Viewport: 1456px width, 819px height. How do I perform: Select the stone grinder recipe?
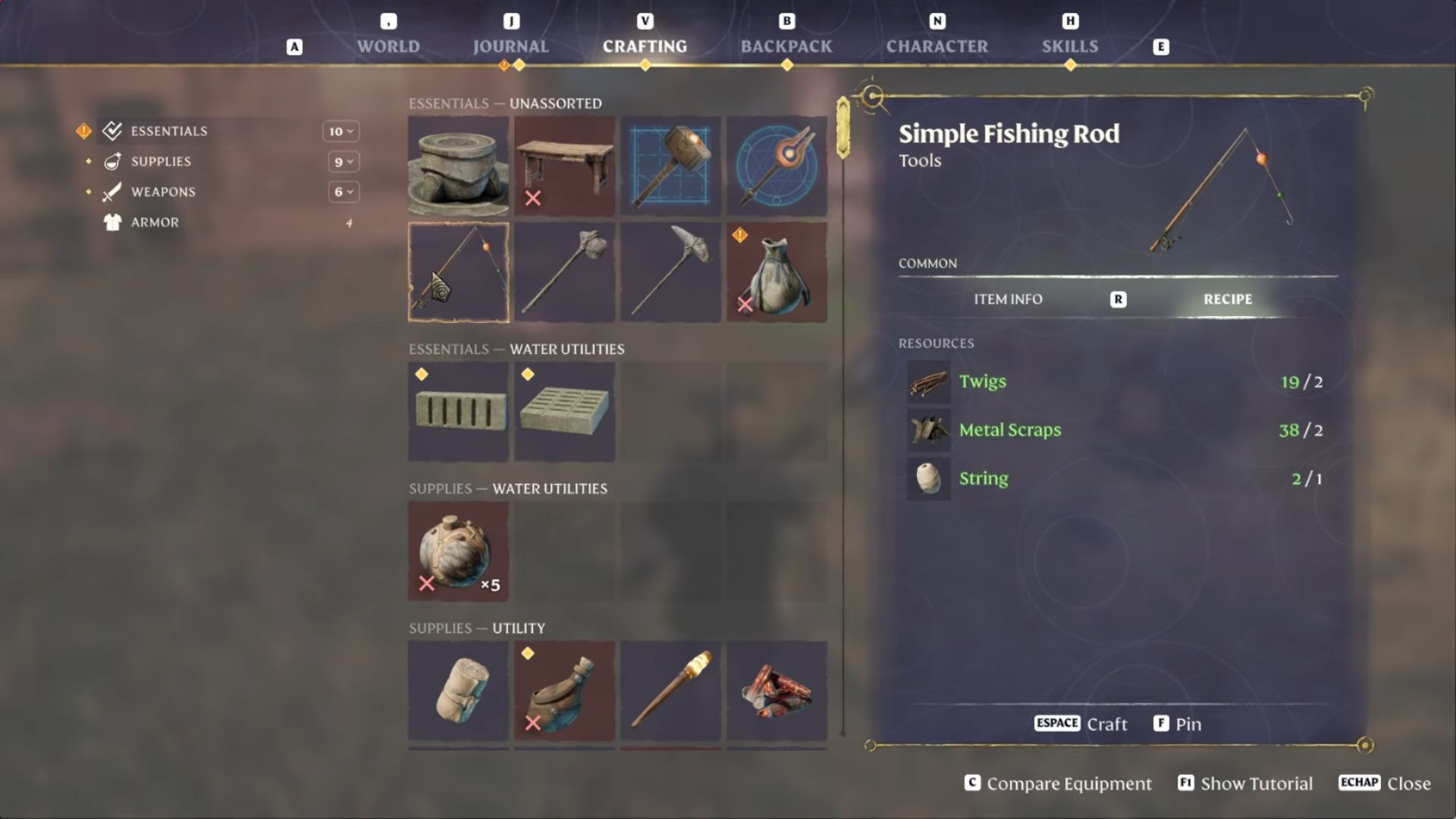pyautogui.click(x=458, y=165)
